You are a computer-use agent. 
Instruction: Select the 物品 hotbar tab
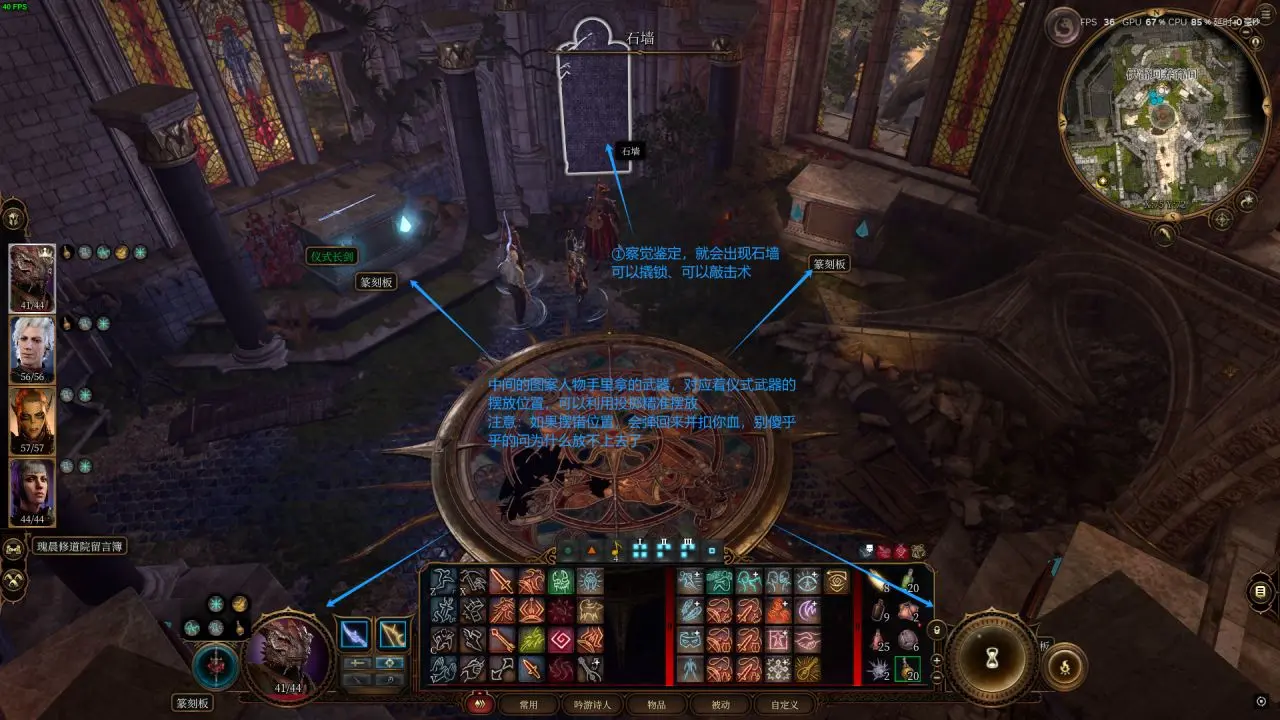click(656, 704)
